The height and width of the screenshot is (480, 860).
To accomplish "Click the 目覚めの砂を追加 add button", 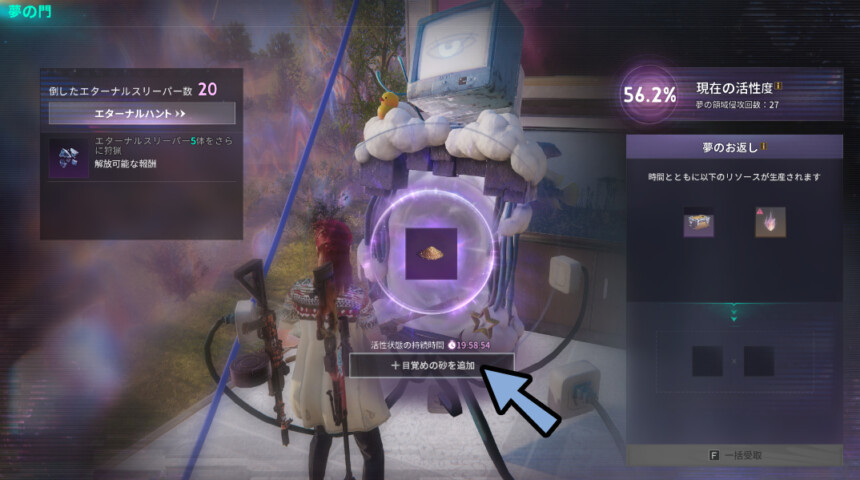I will 432,366.
